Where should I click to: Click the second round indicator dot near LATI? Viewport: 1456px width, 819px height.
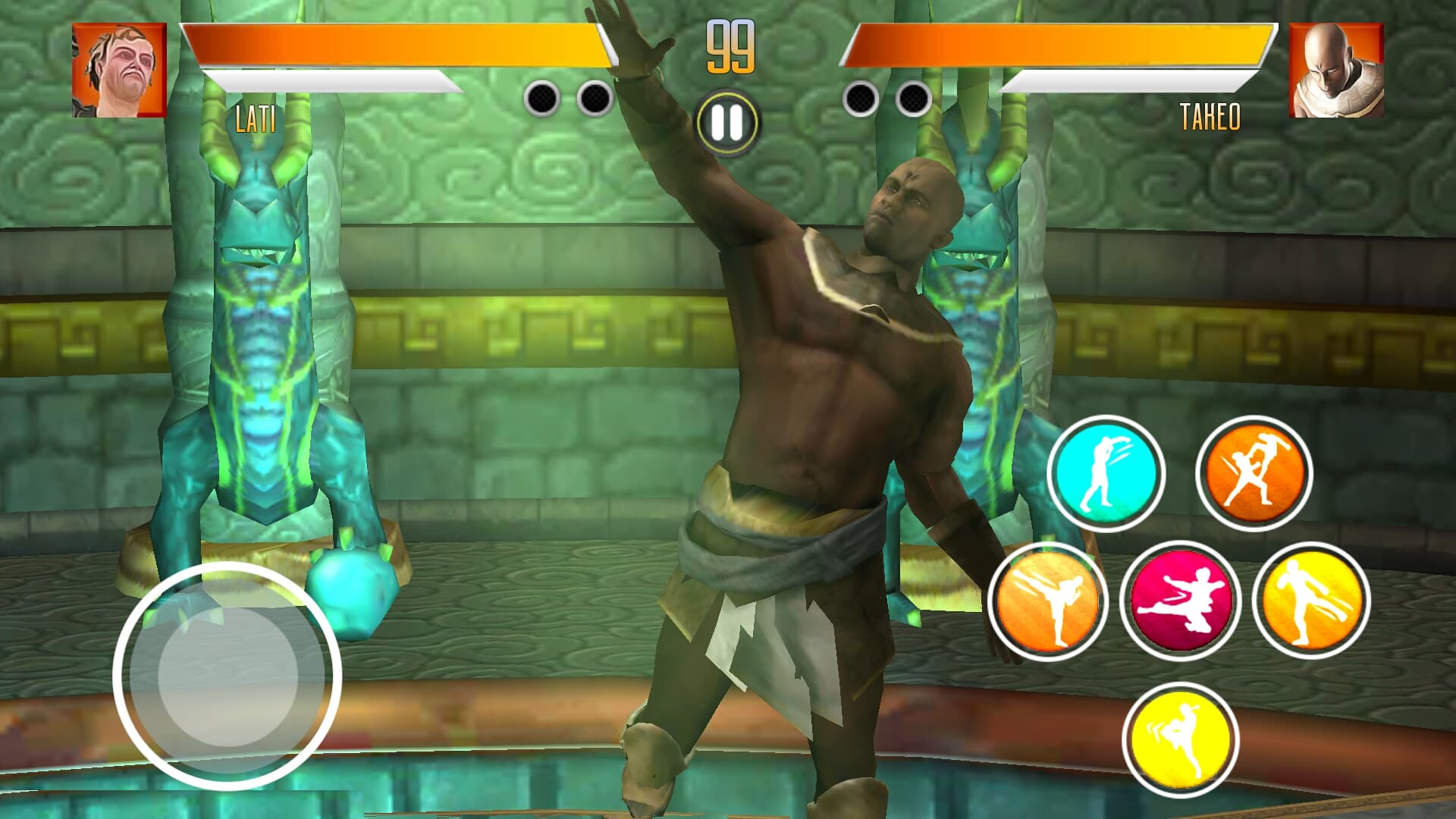[592, 97]
